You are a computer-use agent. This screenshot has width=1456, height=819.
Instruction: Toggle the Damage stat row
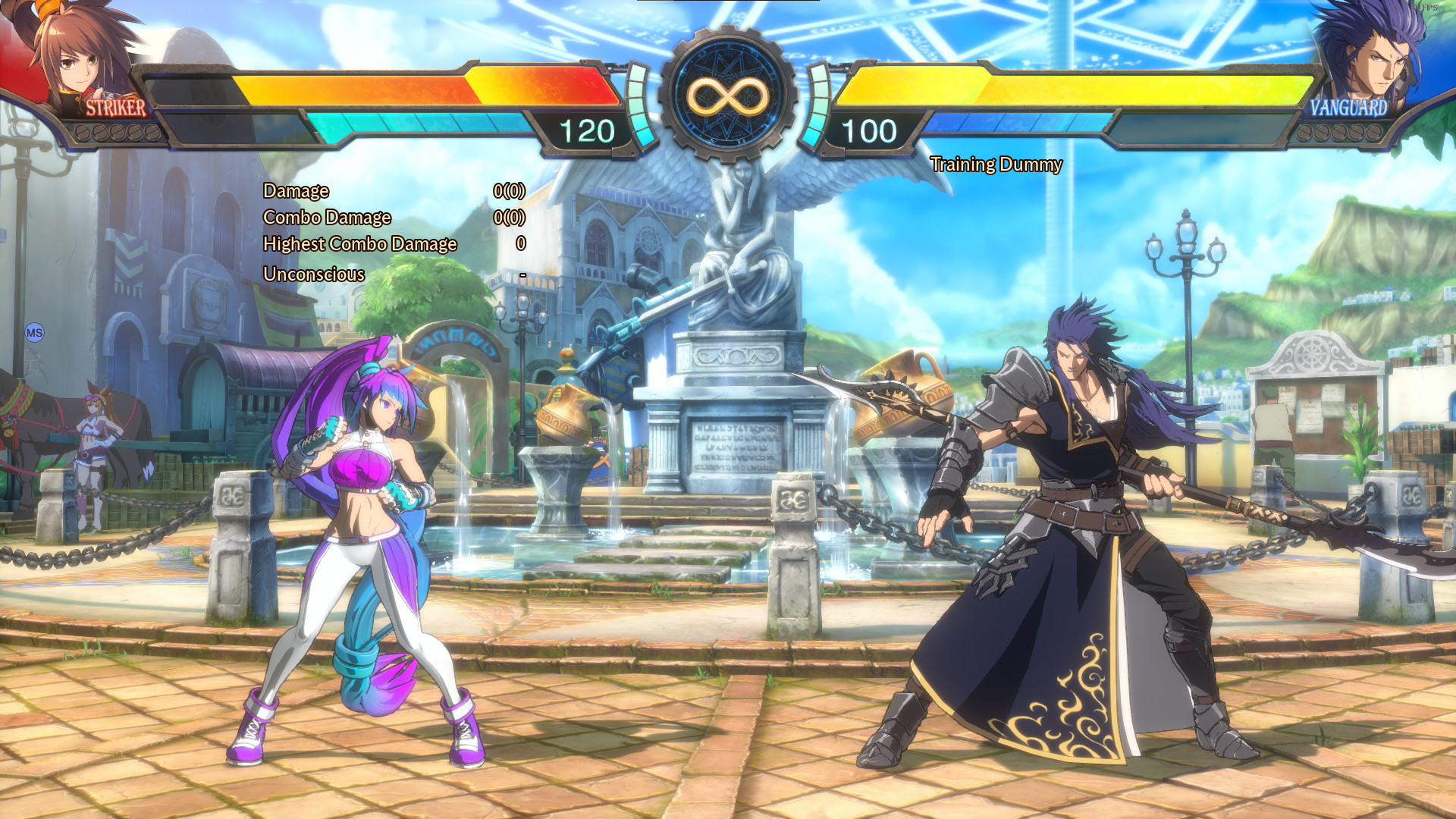point(295,191)
